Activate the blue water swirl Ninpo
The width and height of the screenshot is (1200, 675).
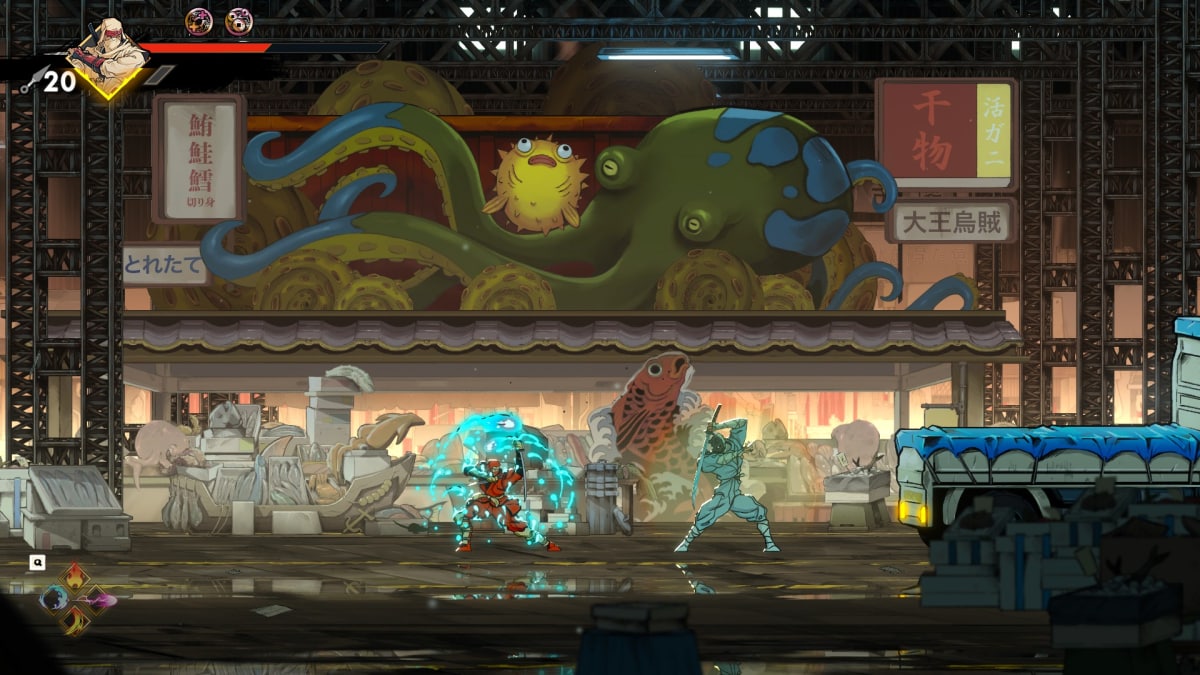55,599
